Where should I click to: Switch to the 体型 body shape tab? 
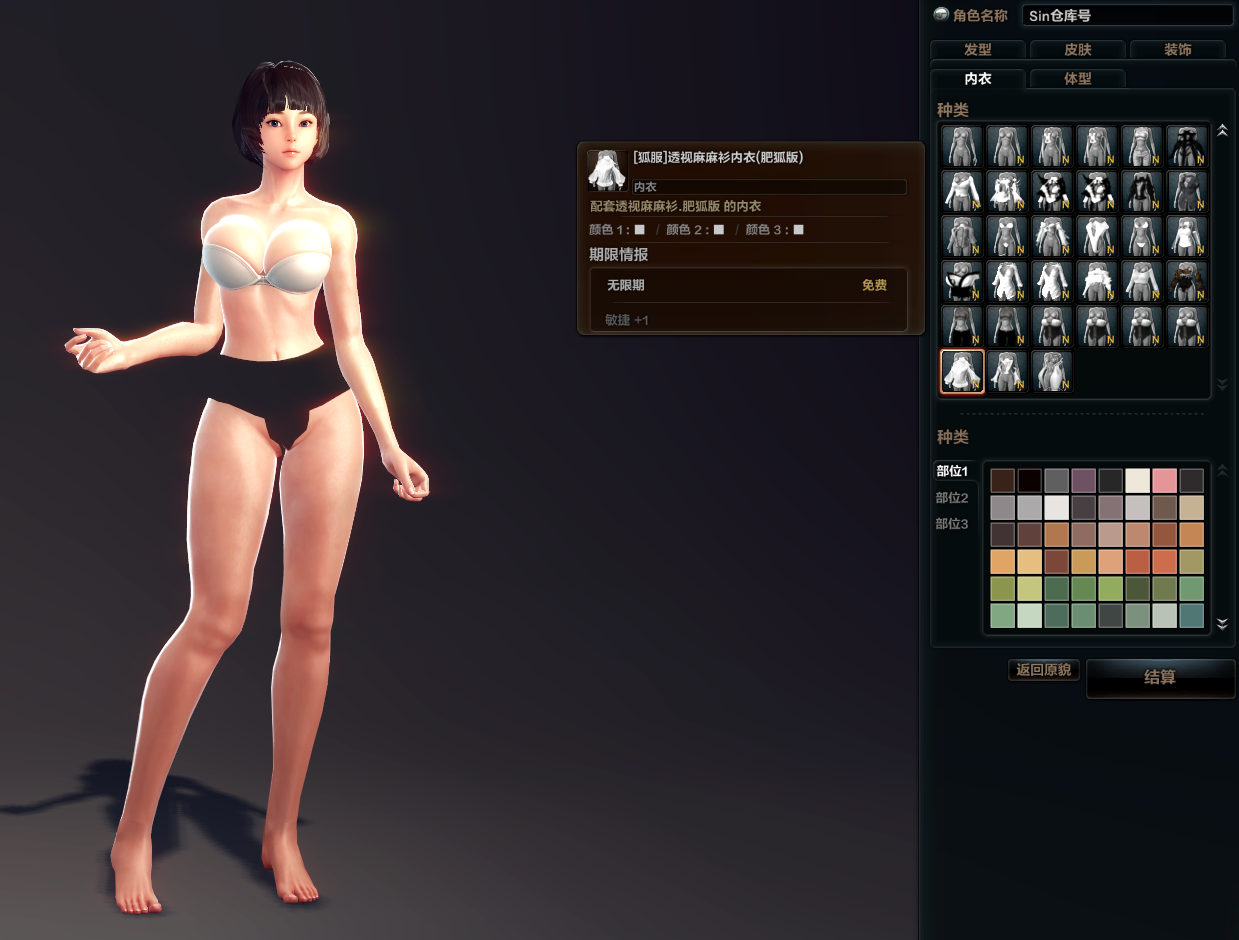pyautogui.click(x=1077, y=79)
